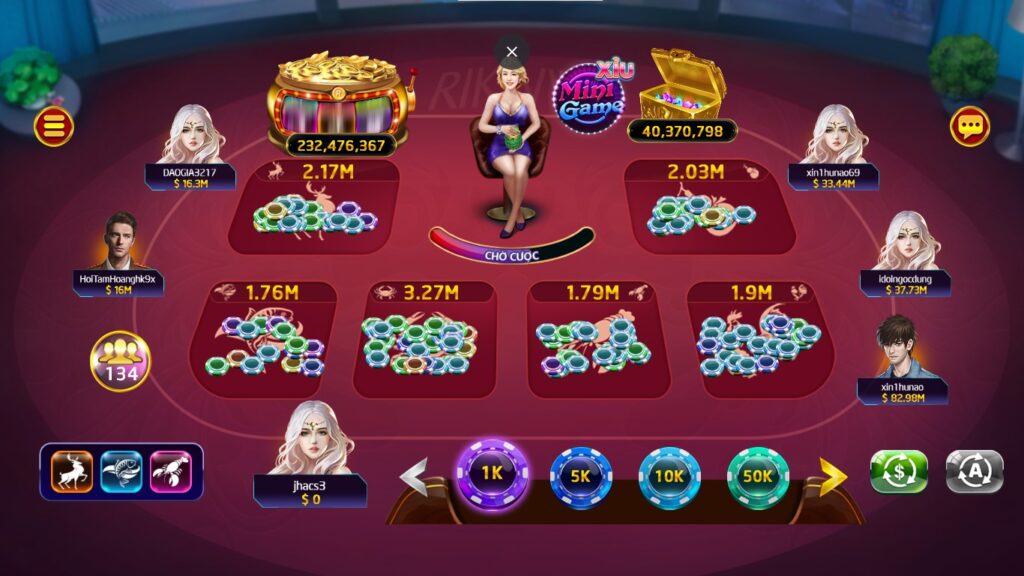
Task: Pick the 10K chip
Action: tap(669, 477)
